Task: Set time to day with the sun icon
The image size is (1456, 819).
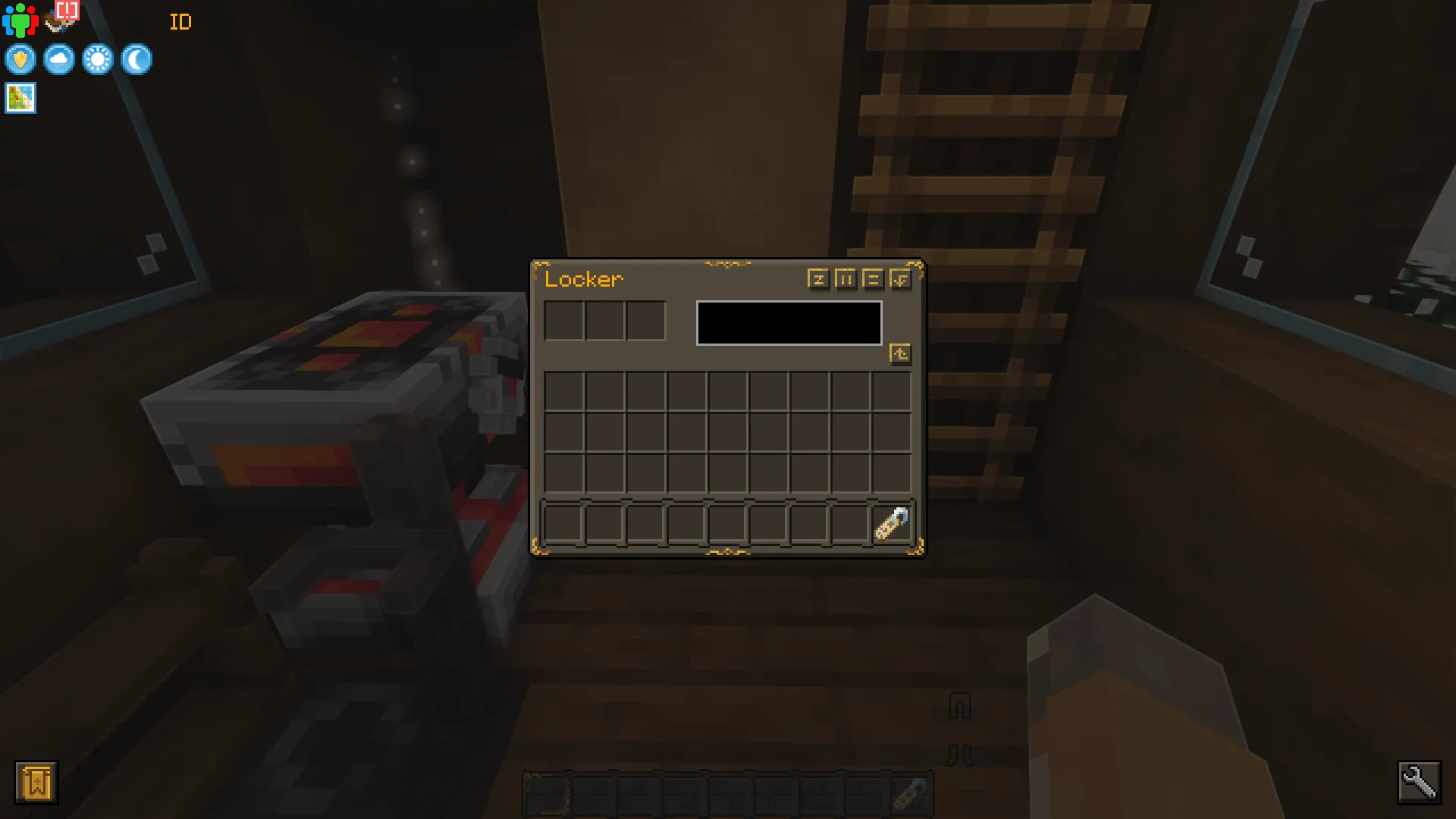Action: [97, 59]
